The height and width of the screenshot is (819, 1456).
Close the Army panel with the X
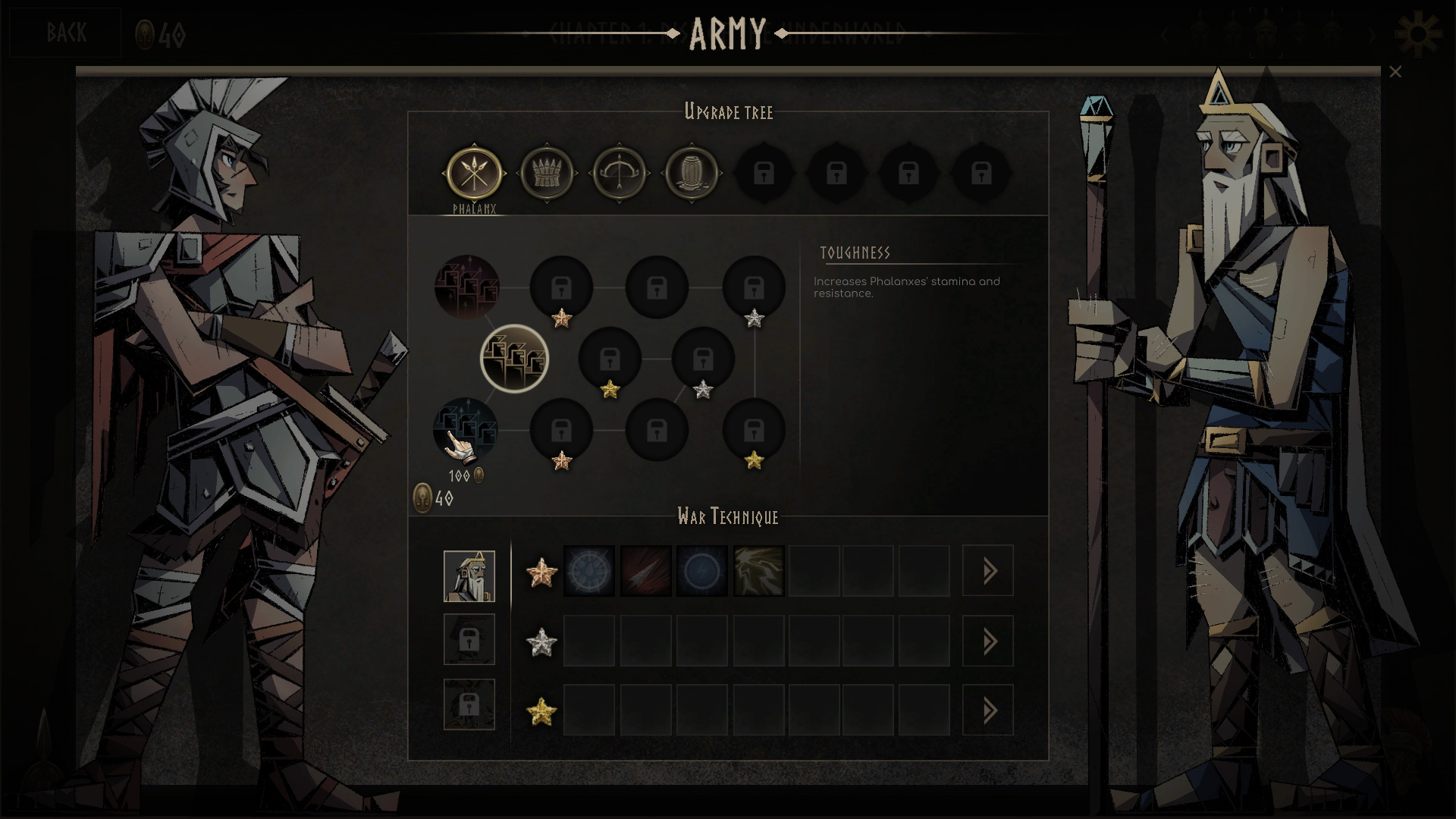pyautogui.click(x=1395, y=72)
